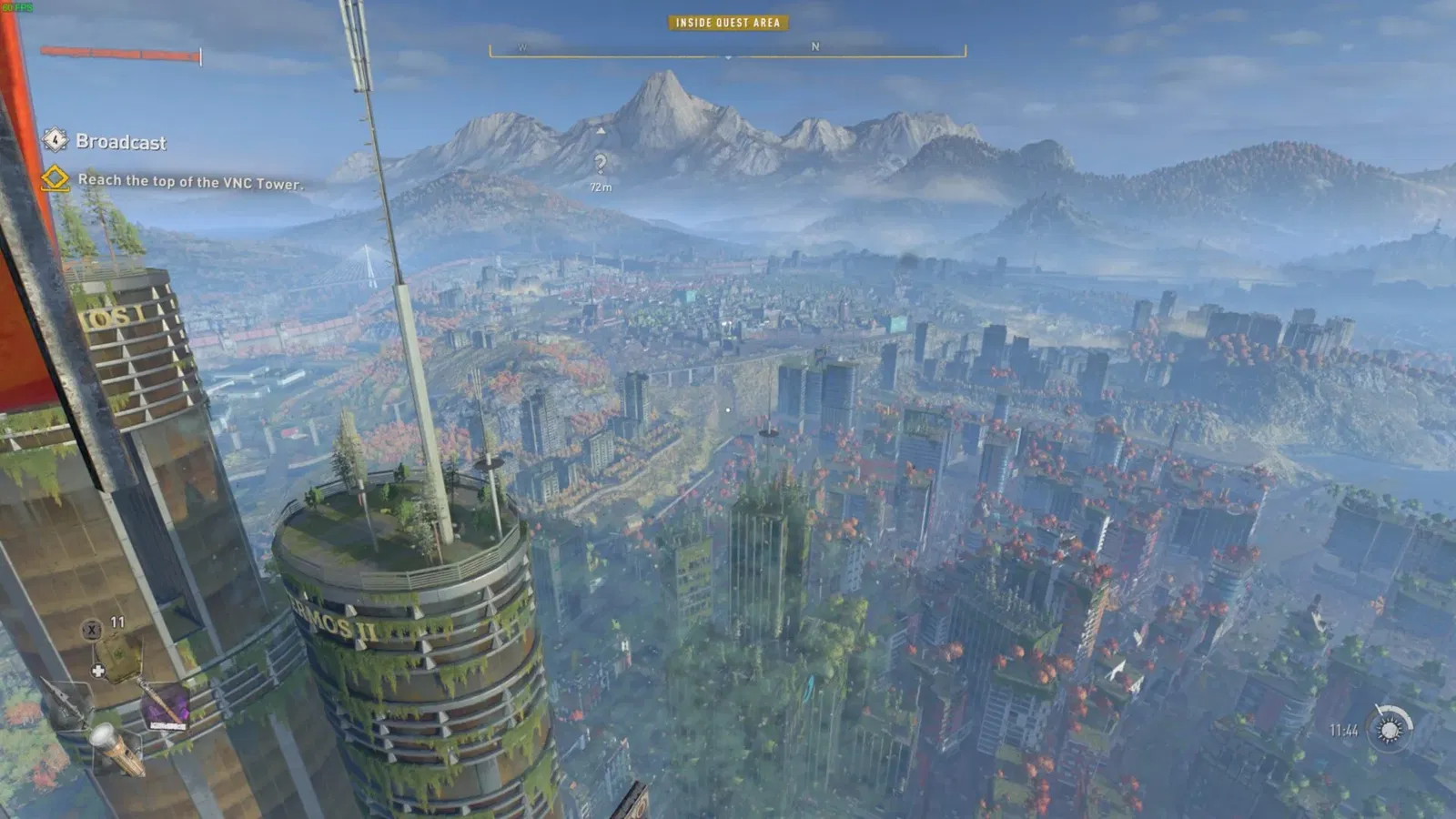Click the sun day-night cycle icon

click(x=1390, y=730)
